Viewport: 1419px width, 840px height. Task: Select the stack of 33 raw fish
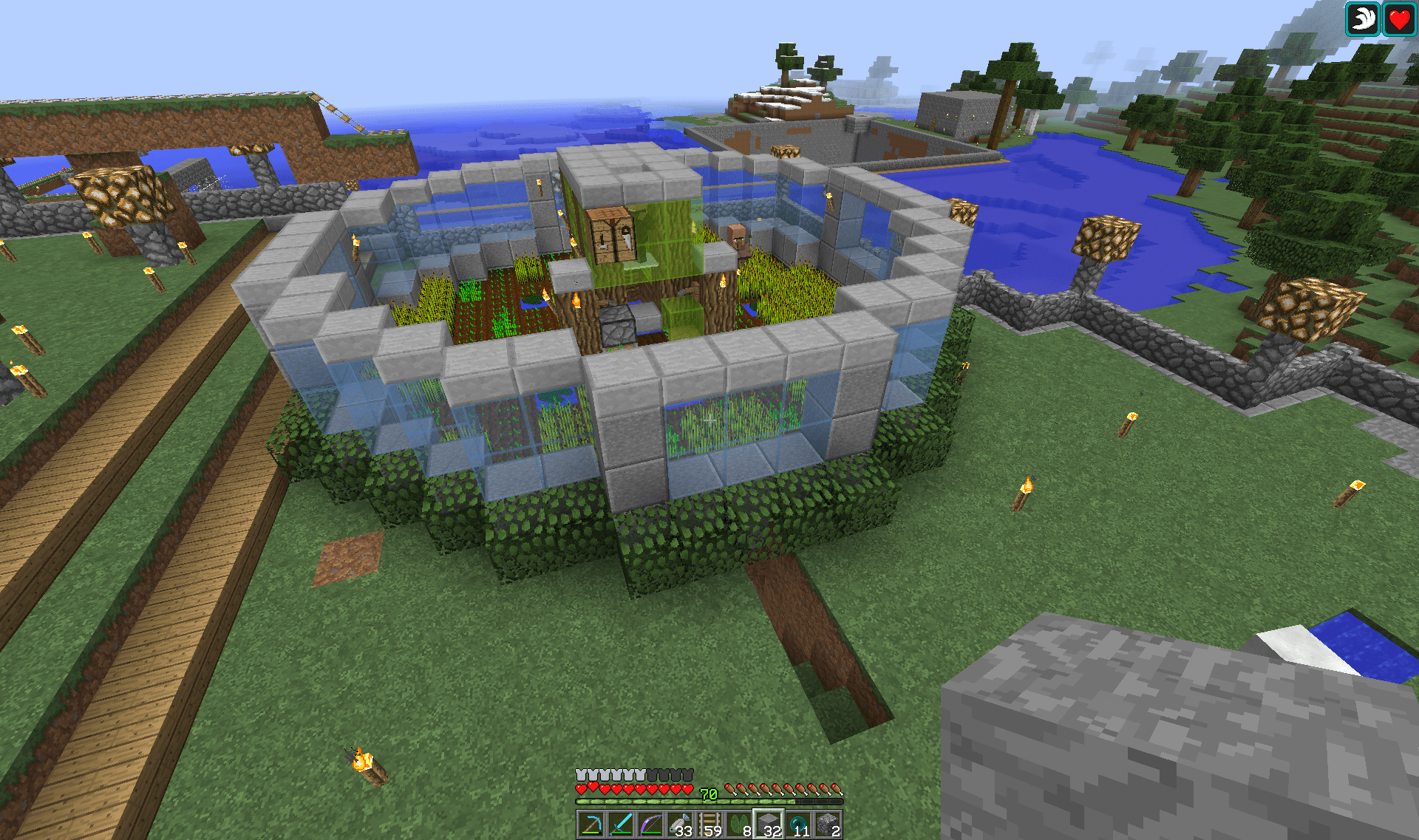681,825
